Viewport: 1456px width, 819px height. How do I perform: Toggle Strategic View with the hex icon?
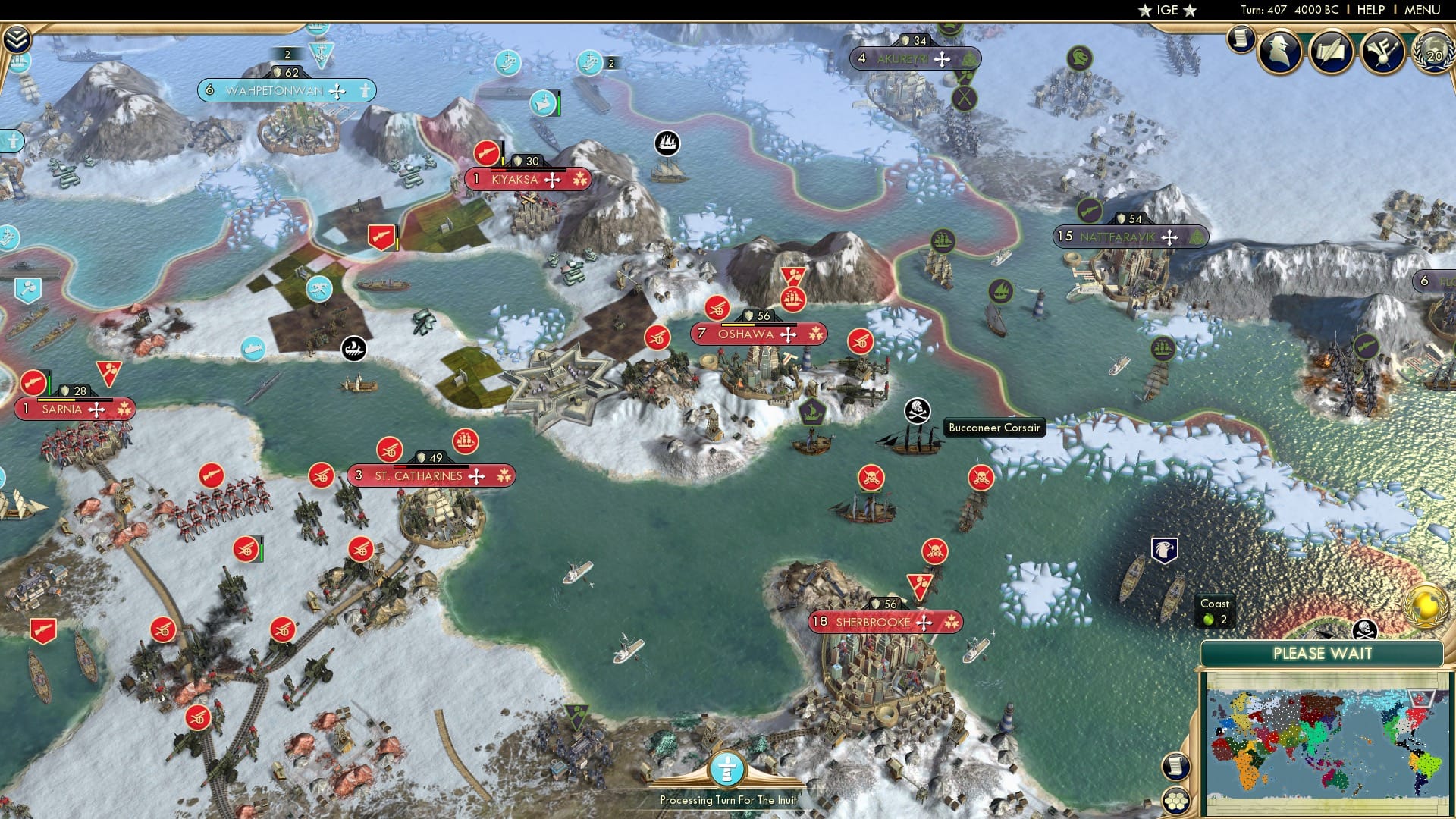click(1175, 800)
